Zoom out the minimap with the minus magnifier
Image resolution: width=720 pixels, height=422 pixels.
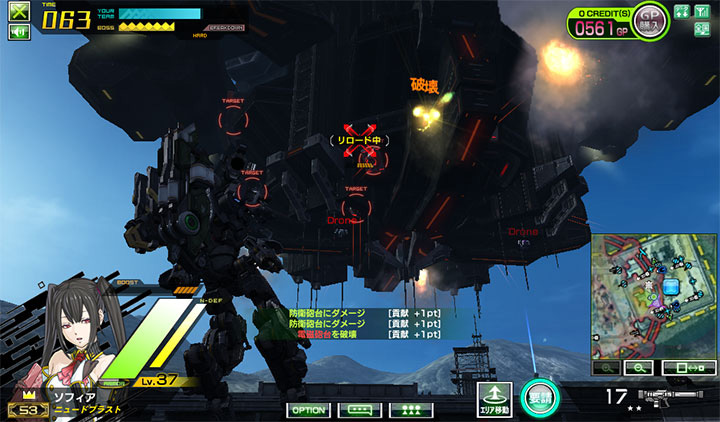click(636, 368)
